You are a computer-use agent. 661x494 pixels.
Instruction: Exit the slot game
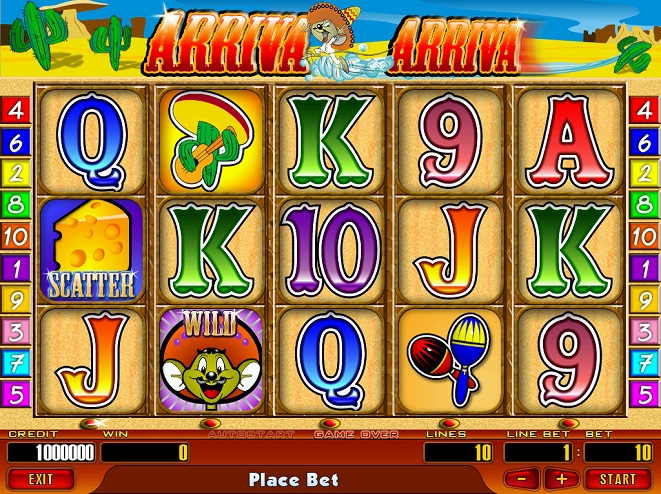coord(40,479)
